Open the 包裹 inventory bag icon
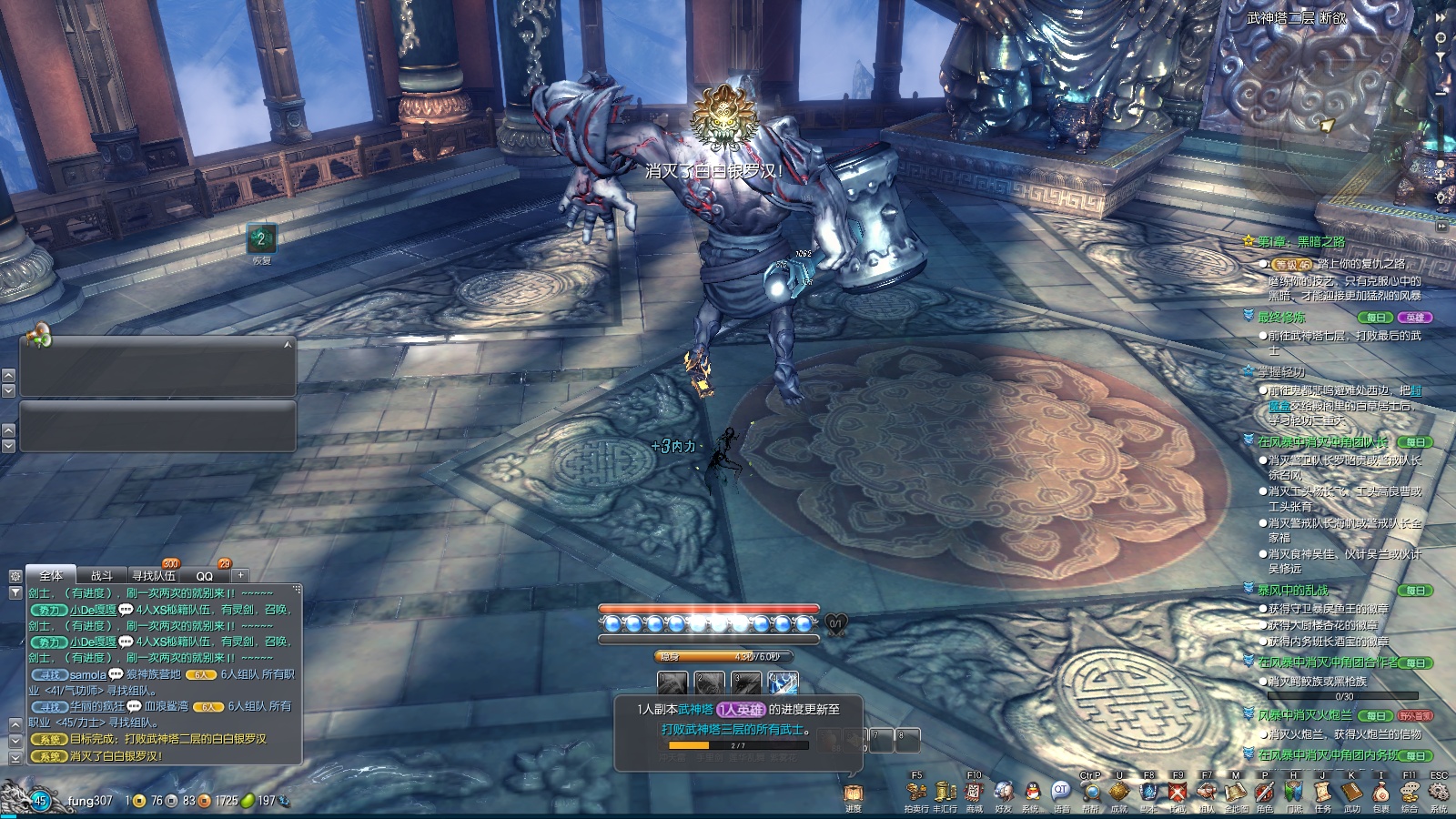This screenshot has width=1456, height=819. (1380, 793)
